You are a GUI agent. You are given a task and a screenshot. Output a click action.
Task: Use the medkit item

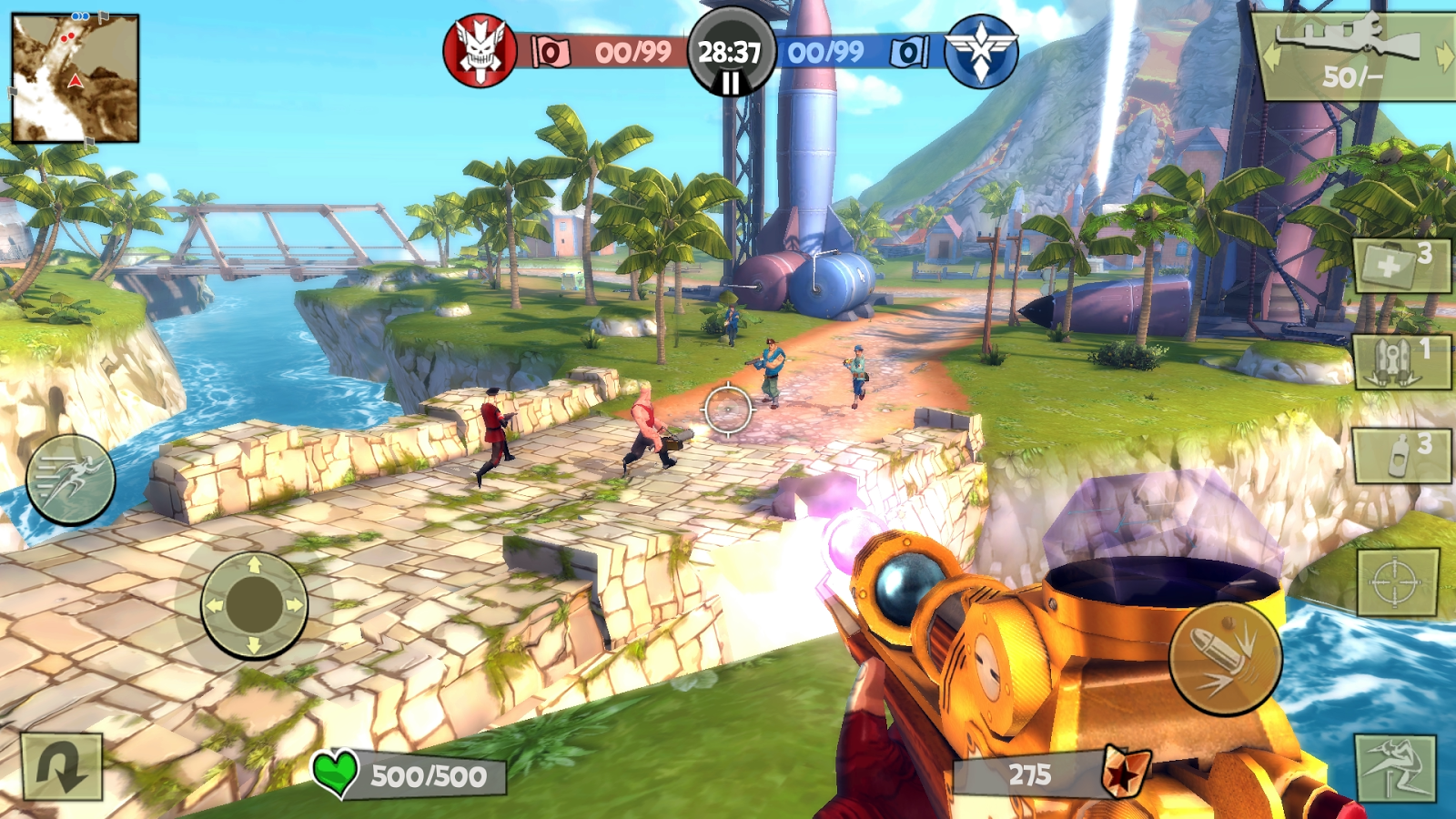1401,266
